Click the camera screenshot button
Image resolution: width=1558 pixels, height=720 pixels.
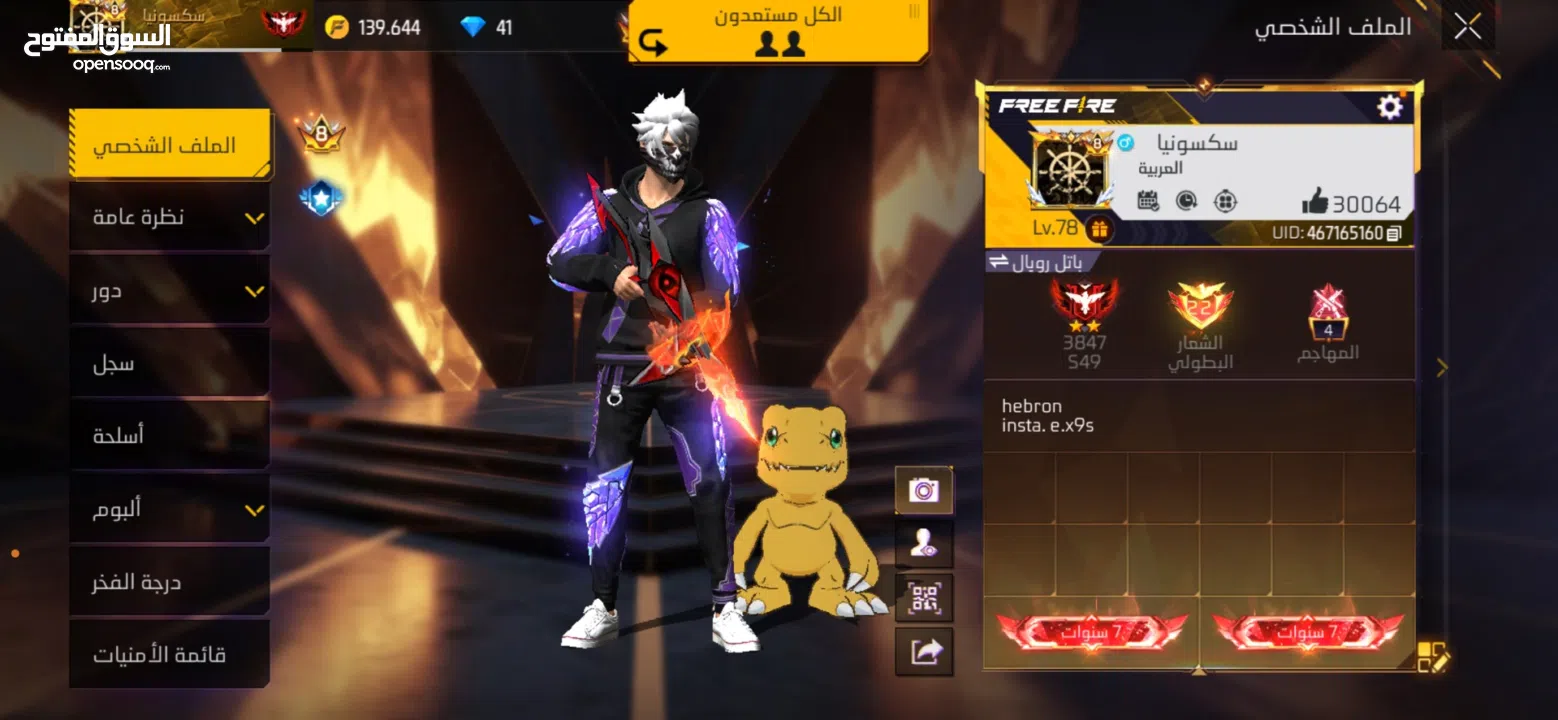tap(923, 490)
